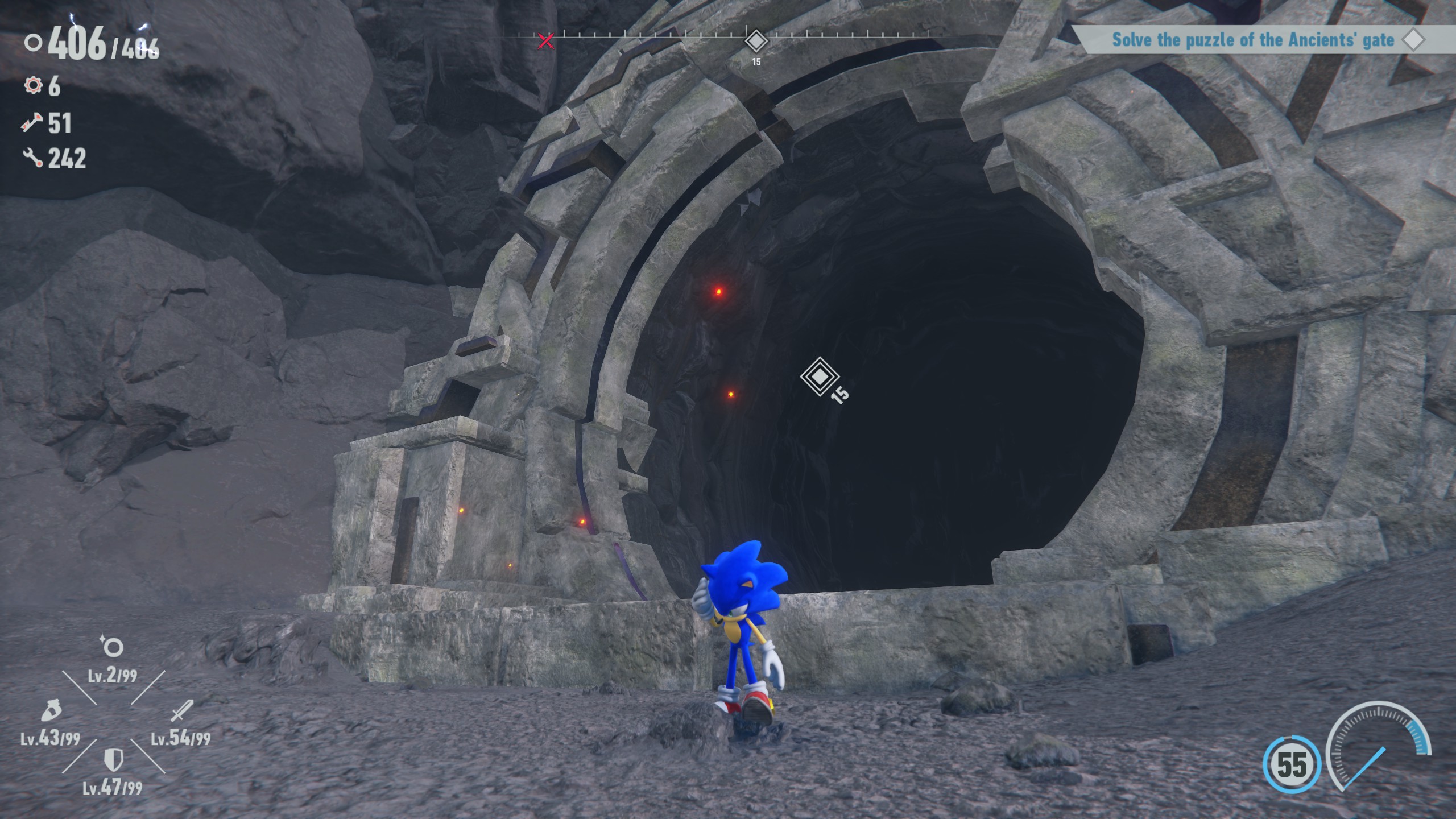Click the gear icon with count 6
1456x819 pixels.
pyautogui.click(x=34, y=86)
